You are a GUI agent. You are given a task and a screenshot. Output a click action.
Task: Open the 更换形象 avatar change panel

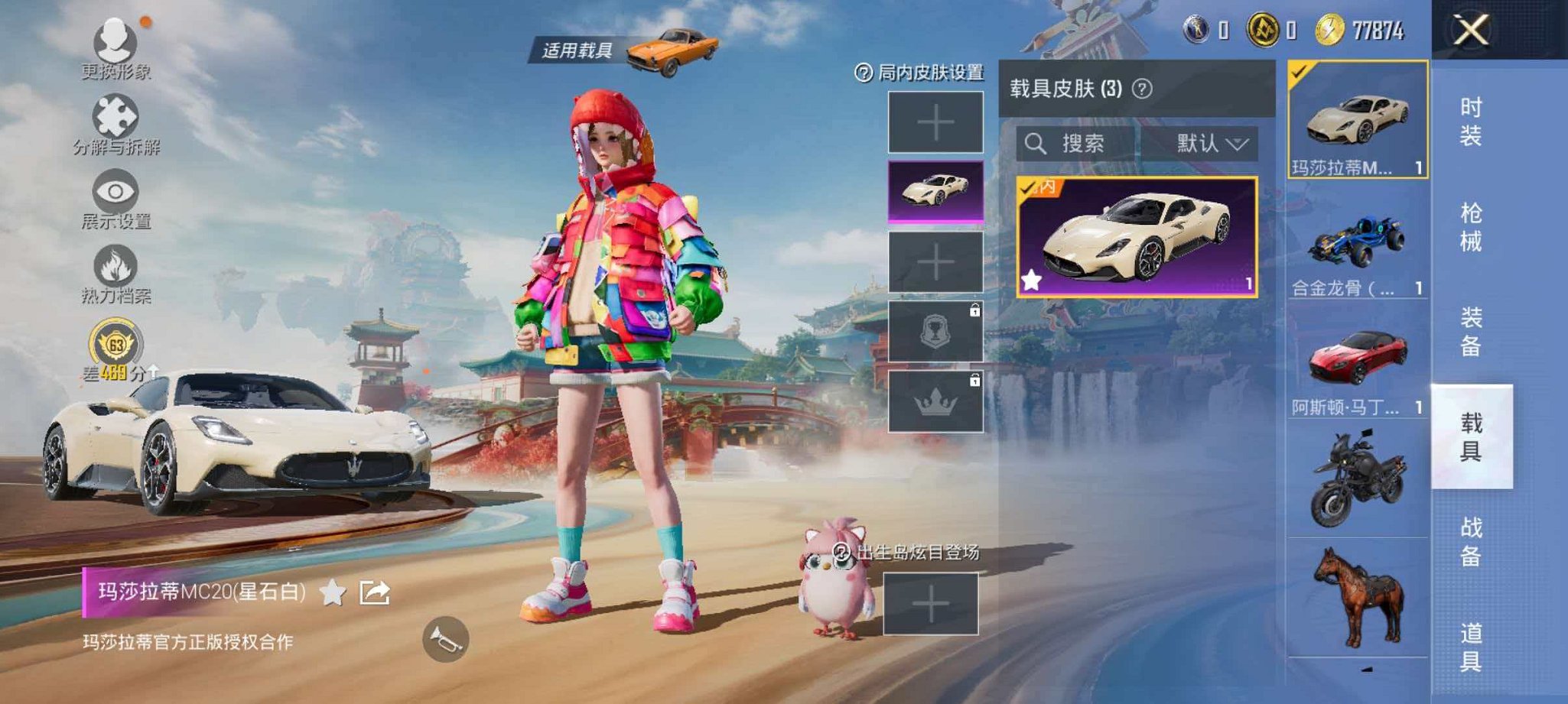115,44
